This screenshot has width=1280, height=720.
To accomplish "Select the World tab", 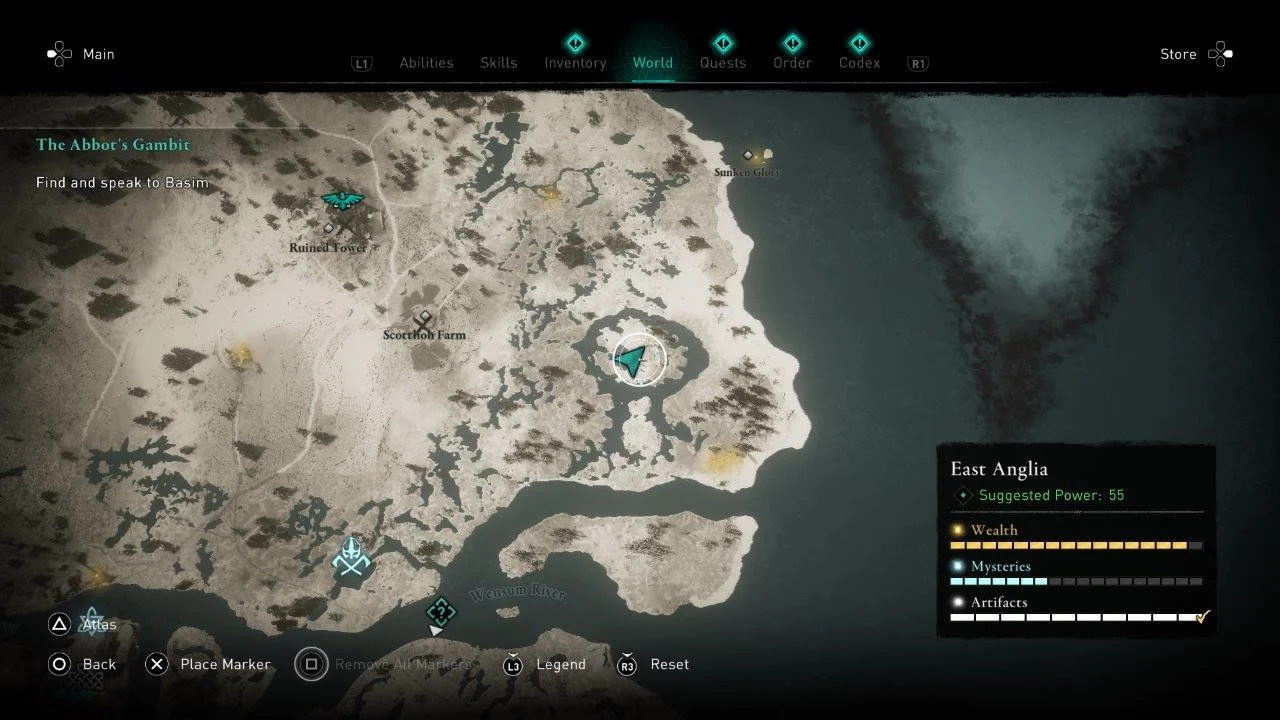I will click(x=652, y=63).
